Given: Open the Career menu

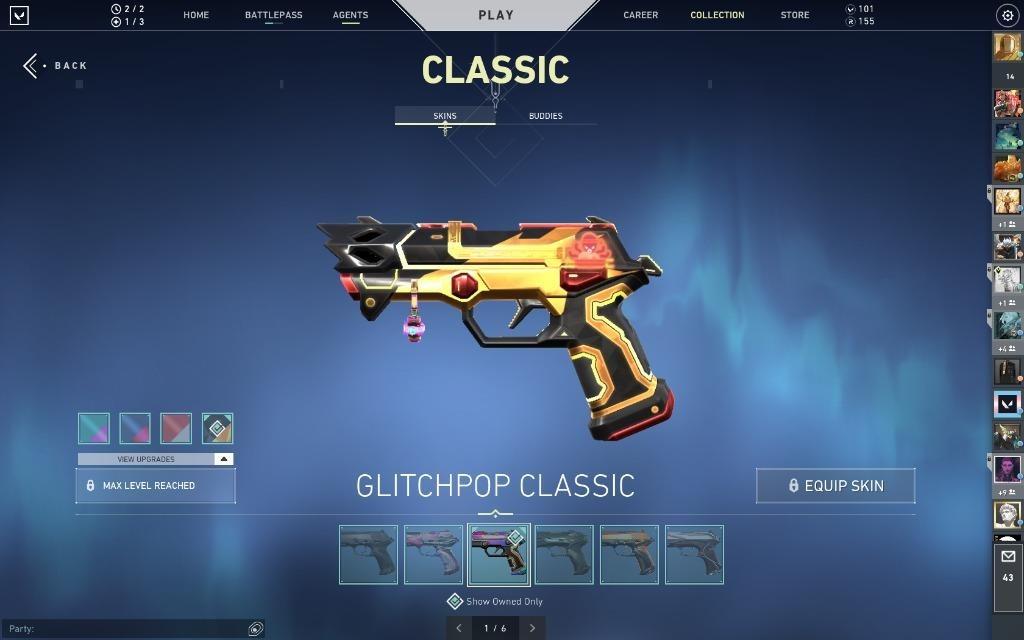Looking at the screenshot, I should (x=640, y=15).
